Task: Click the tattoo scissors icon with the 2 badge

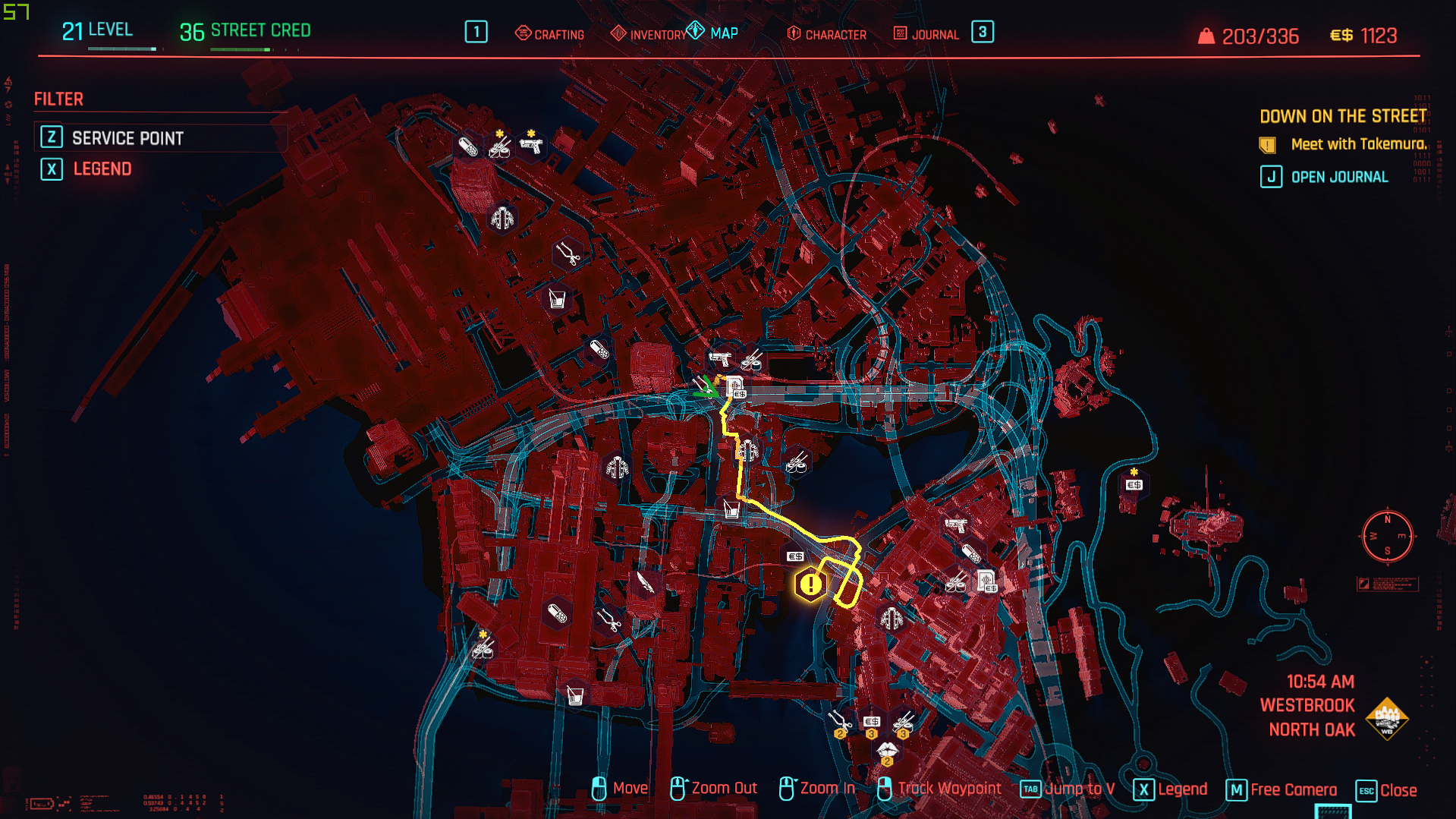Action: pos(841,721)
